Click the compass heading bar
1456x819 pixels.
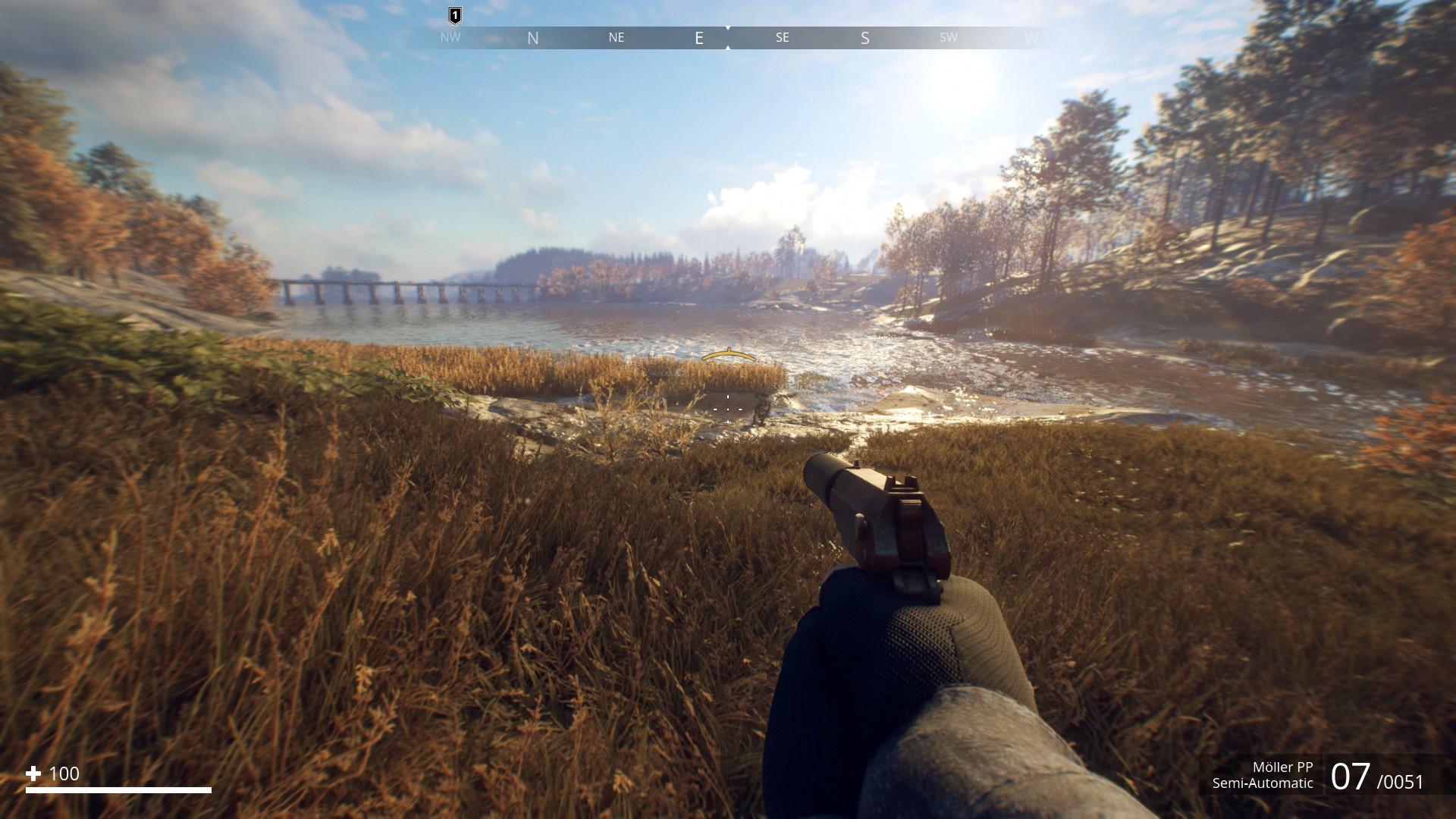coord(728,38)
